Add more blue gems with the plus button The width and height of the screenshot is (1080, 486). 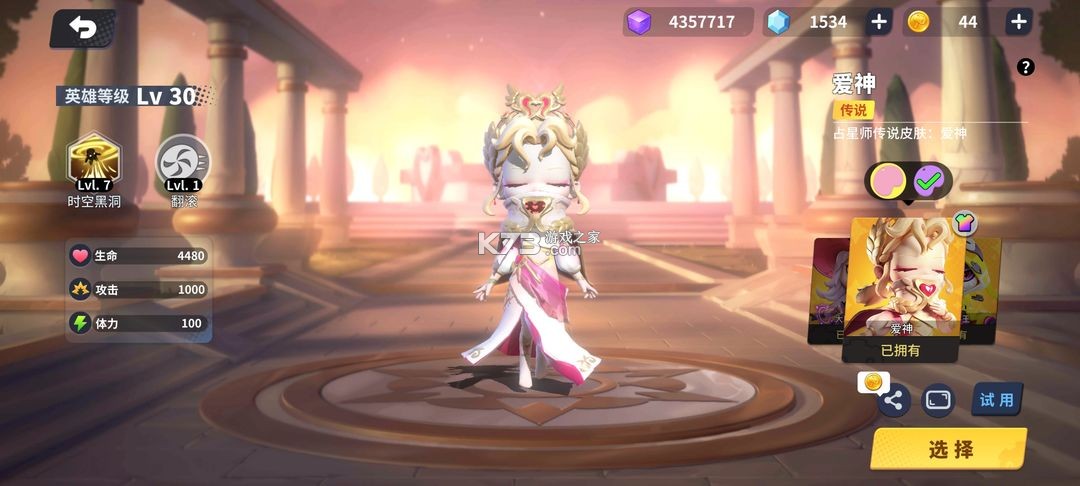coord(879,22)
